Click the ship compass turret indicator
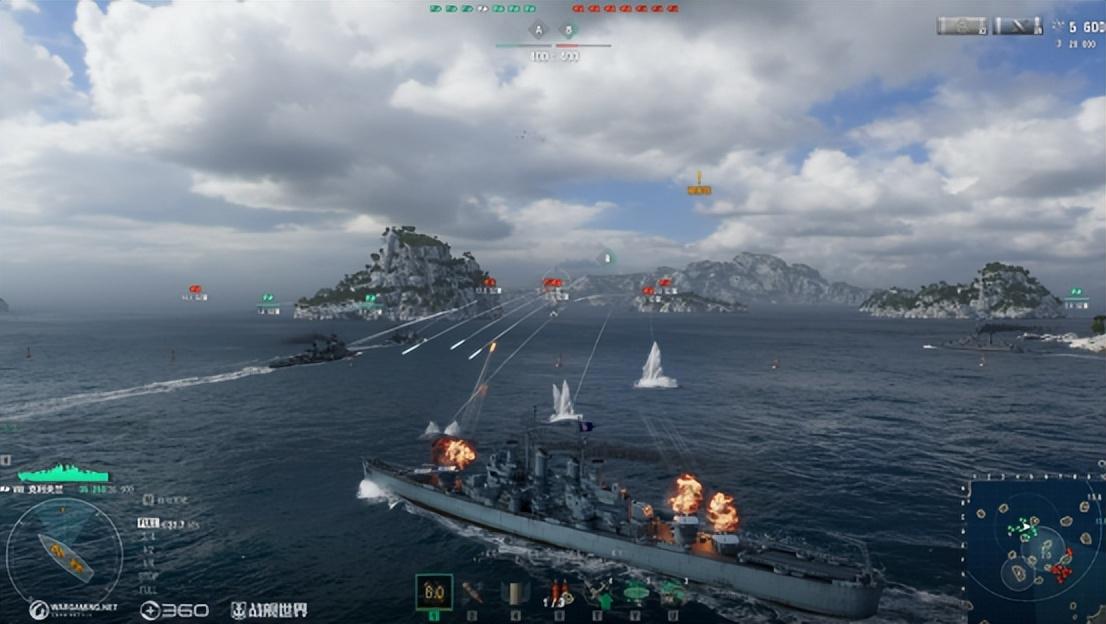The width and height of the screenshot is (1106, 624). [64, 553]
